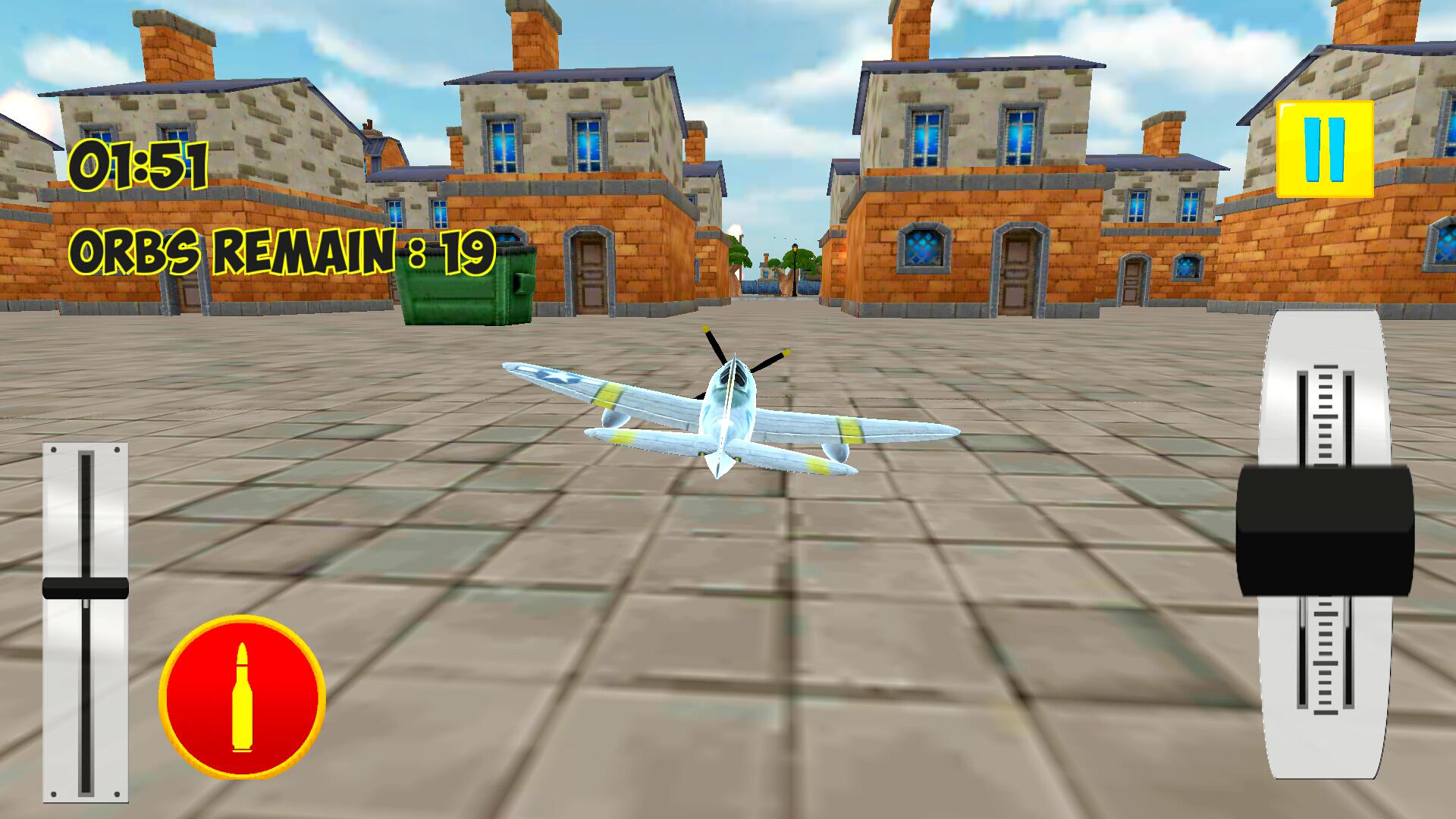The width and height of the screenshot is (1456, 819).
Task: Select the star emblem on the plane wing
Action: 559,375
